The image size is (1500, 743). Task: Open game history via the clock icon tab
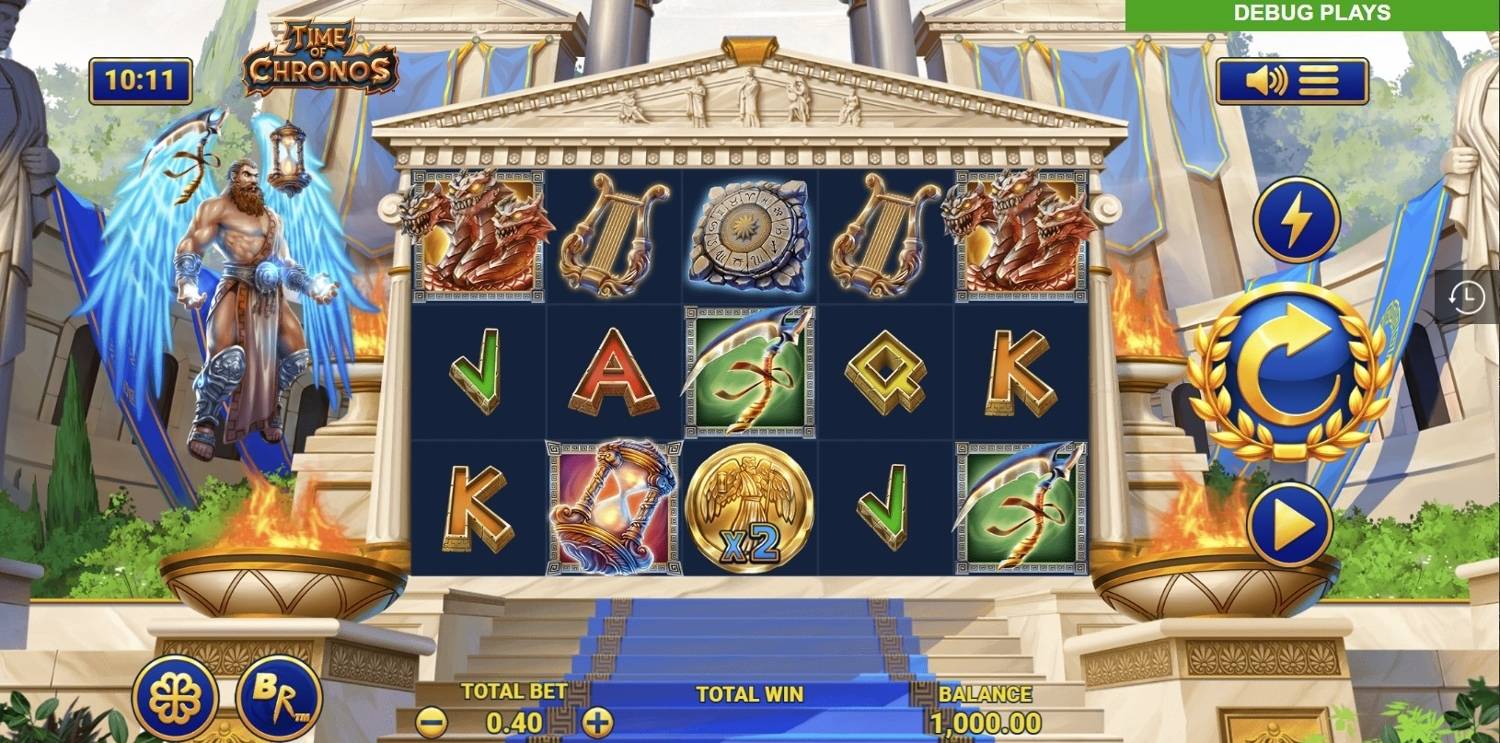(x=1466, y=296)
